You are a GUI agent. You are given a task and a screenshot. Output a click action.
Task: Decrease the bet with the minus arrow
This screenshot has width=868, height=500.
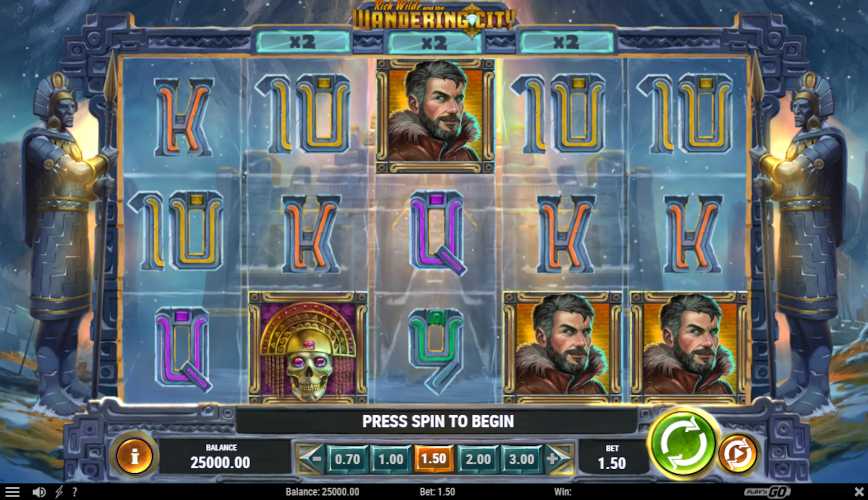pos(312,459)
